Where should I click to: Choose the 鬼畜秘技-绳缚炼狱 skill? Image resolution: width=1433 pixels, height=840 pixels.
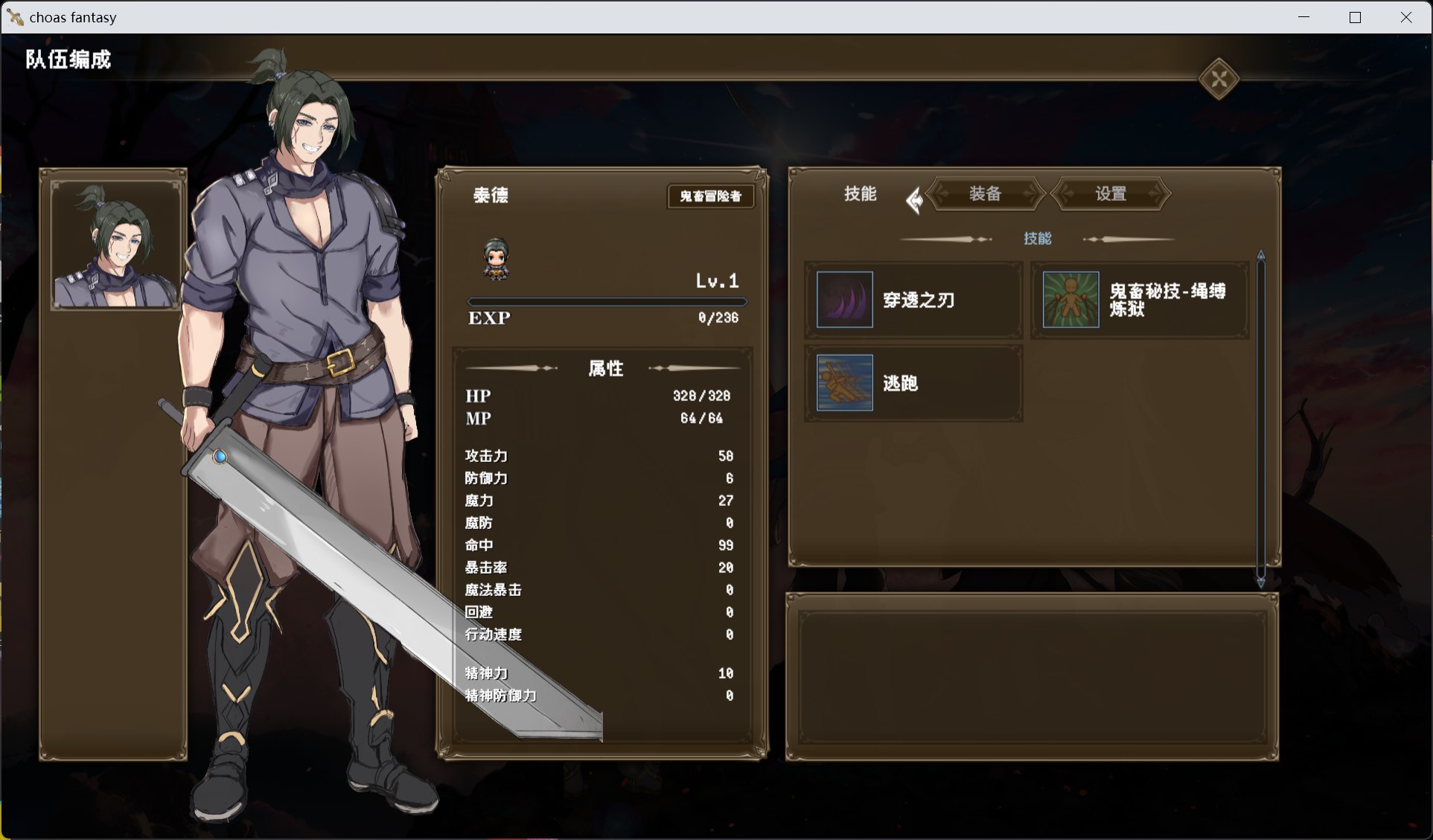point(1140,300)
